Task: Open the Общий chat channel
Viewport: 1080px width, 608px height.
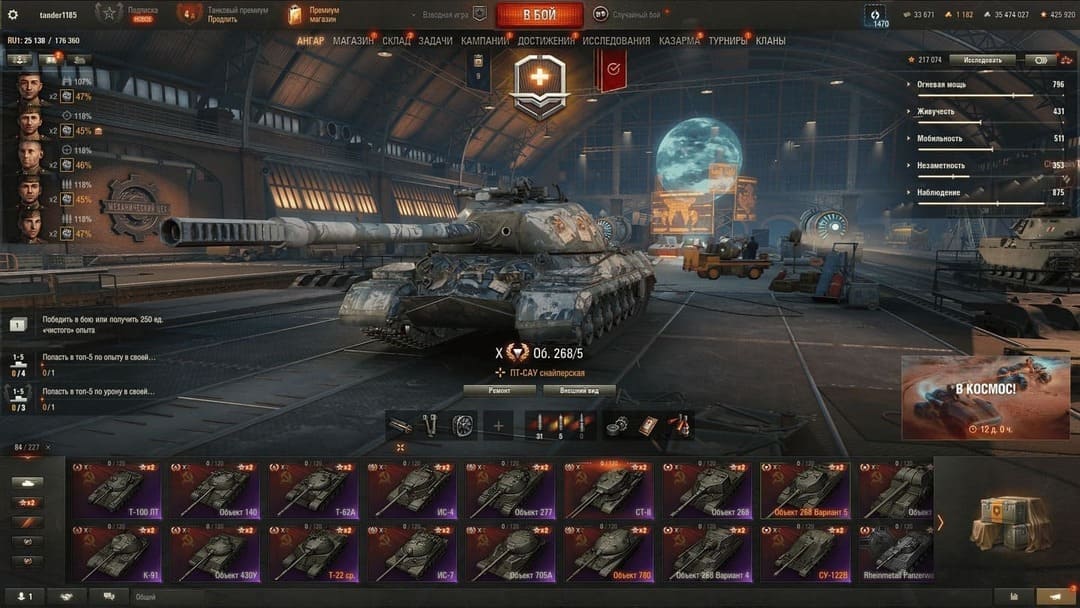Action: click(x=146, y=597)
